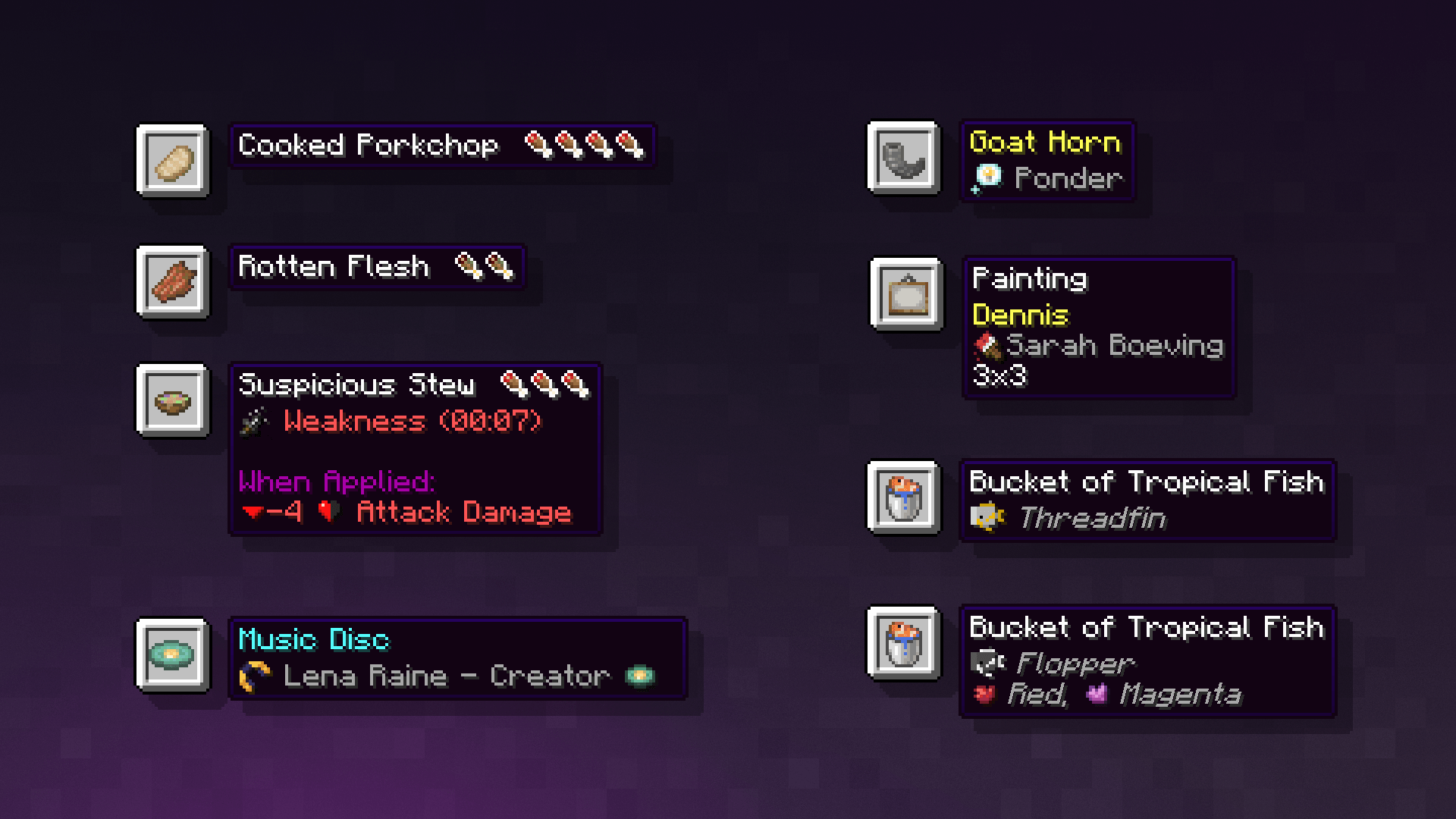
Task: Click the paintbrush icon beside Sarah Boeving
Action: point(986,346)
